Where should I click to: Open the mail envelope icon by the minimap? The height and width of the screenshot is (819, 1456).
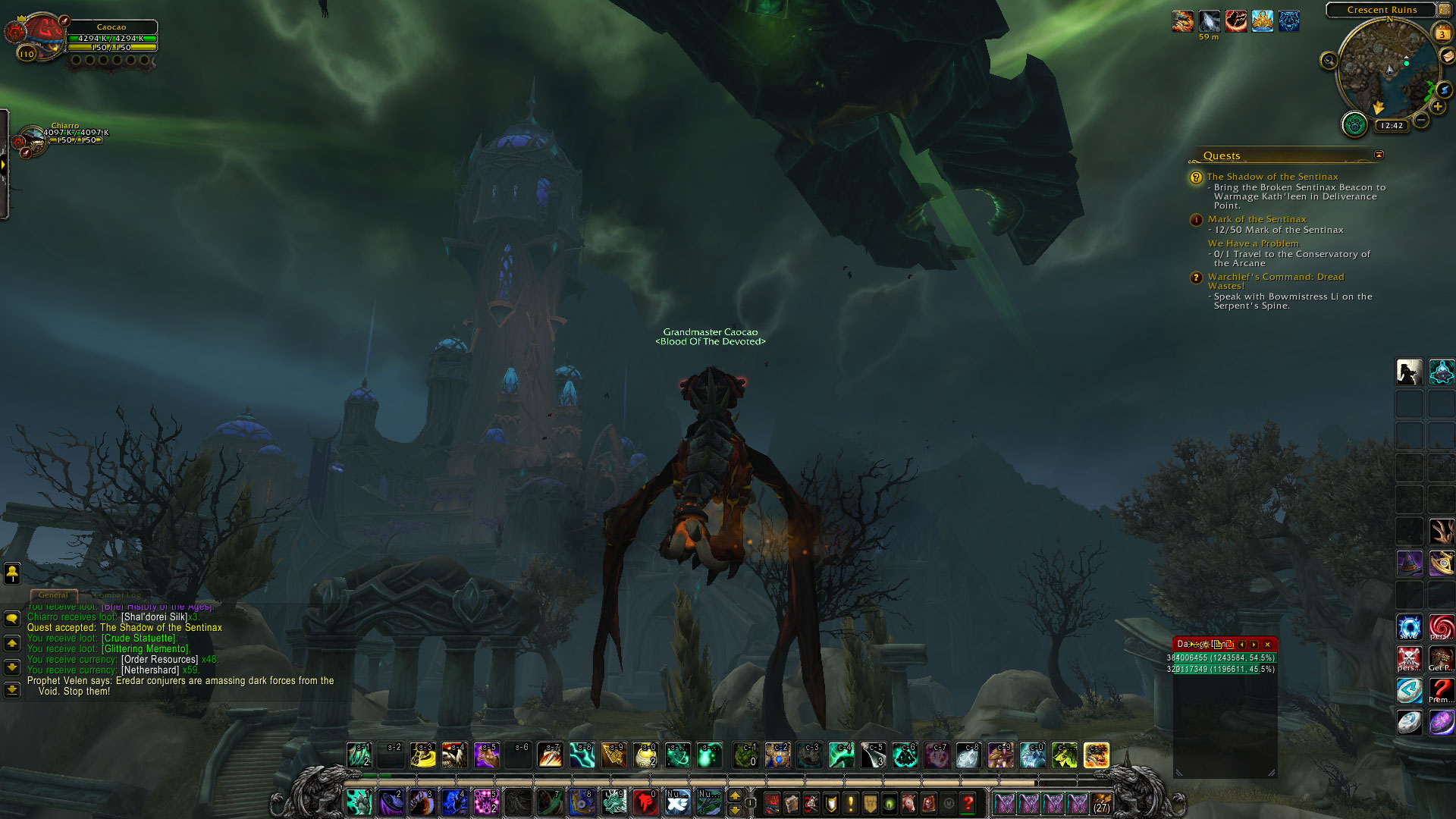tap(1448, 57)
